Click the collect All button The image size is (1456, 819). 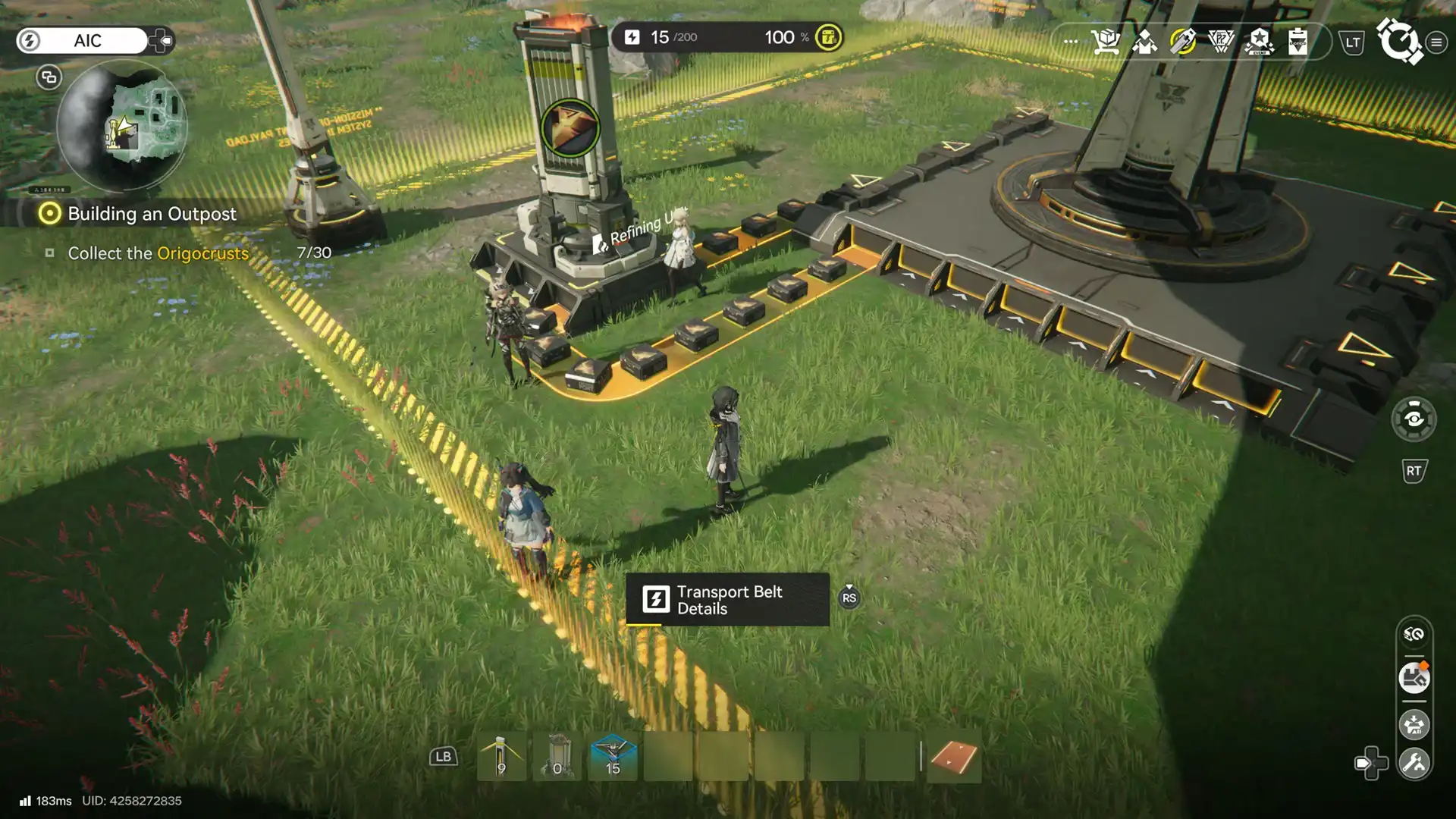(1414, 725)
